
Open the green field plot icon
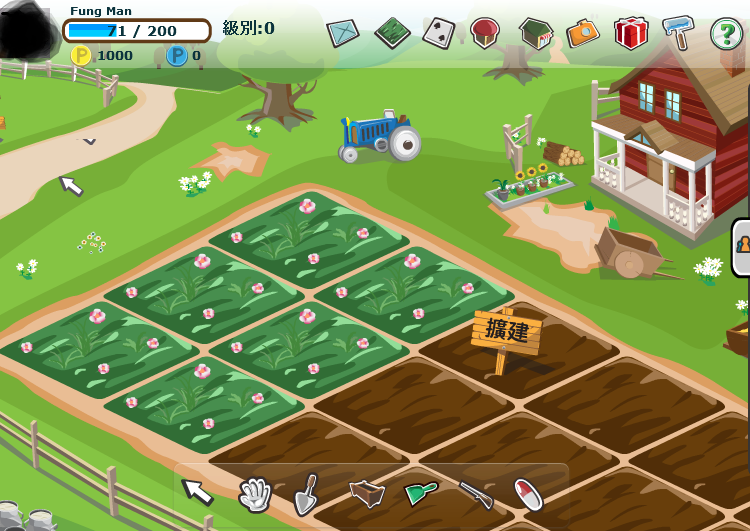coord(392,33)
